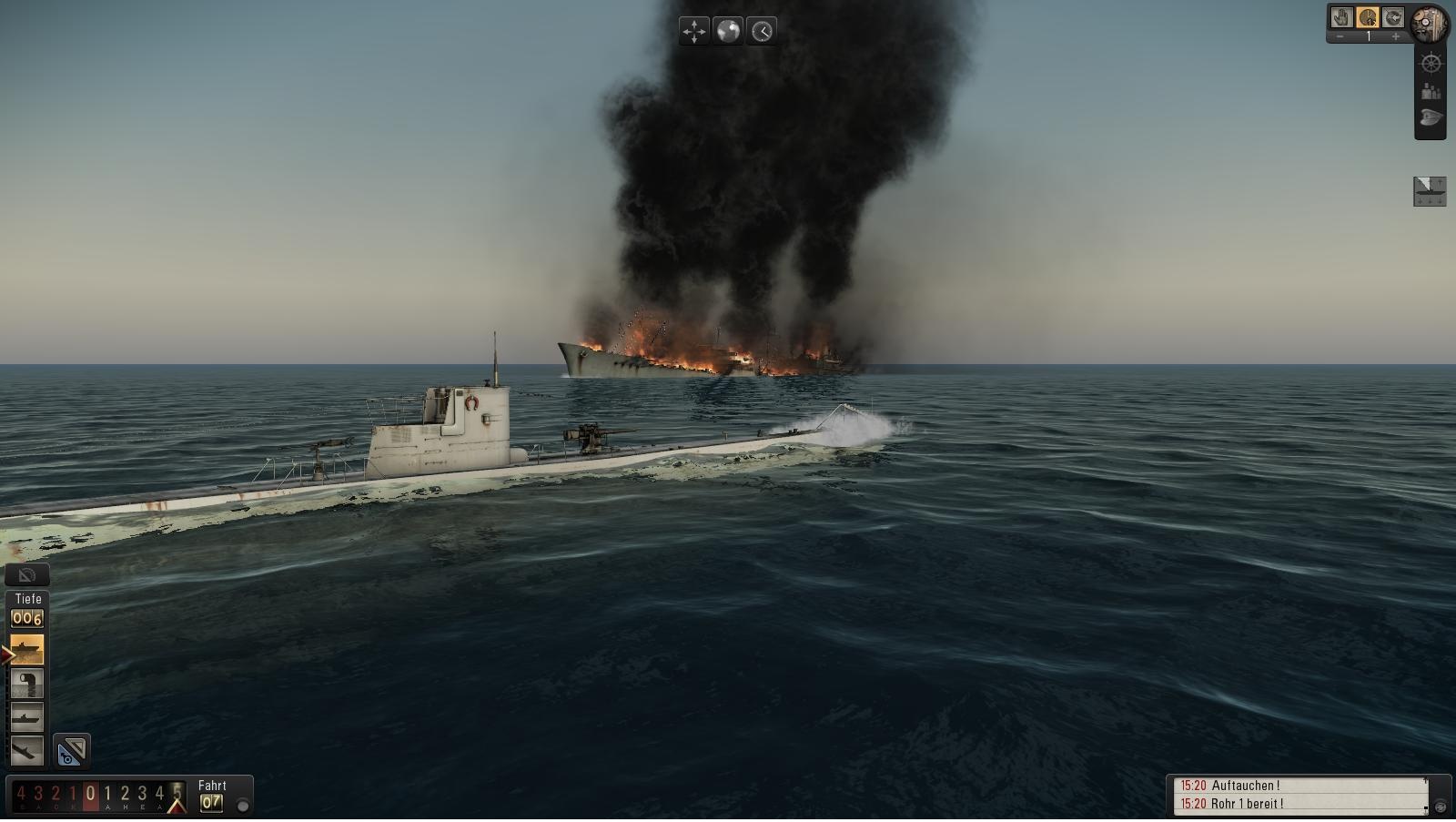Click the four-arrow move icon
The image size is (1456, 822).
pyautogui.click(x=694, y=31)
